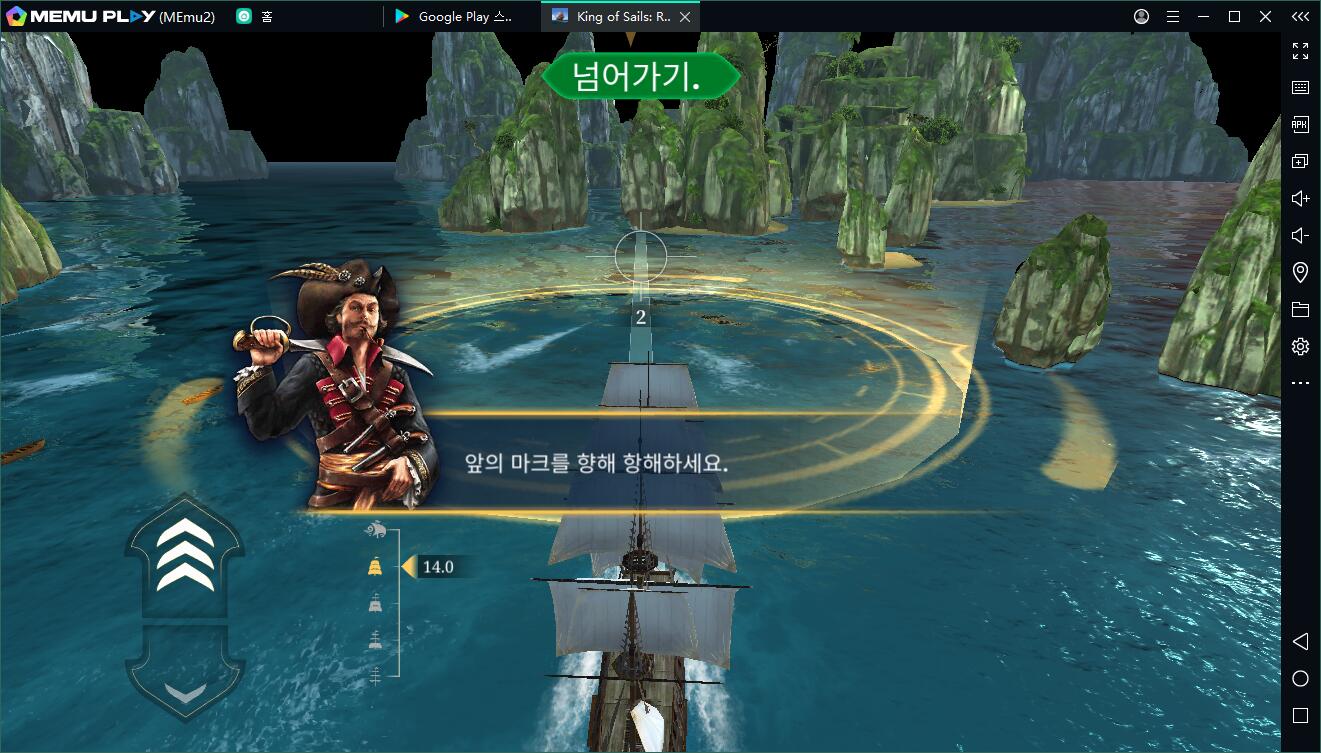Screen dimensions: 1321x753
Task: Raise sails with the triple-chevron up button
Action: point(185,553)
